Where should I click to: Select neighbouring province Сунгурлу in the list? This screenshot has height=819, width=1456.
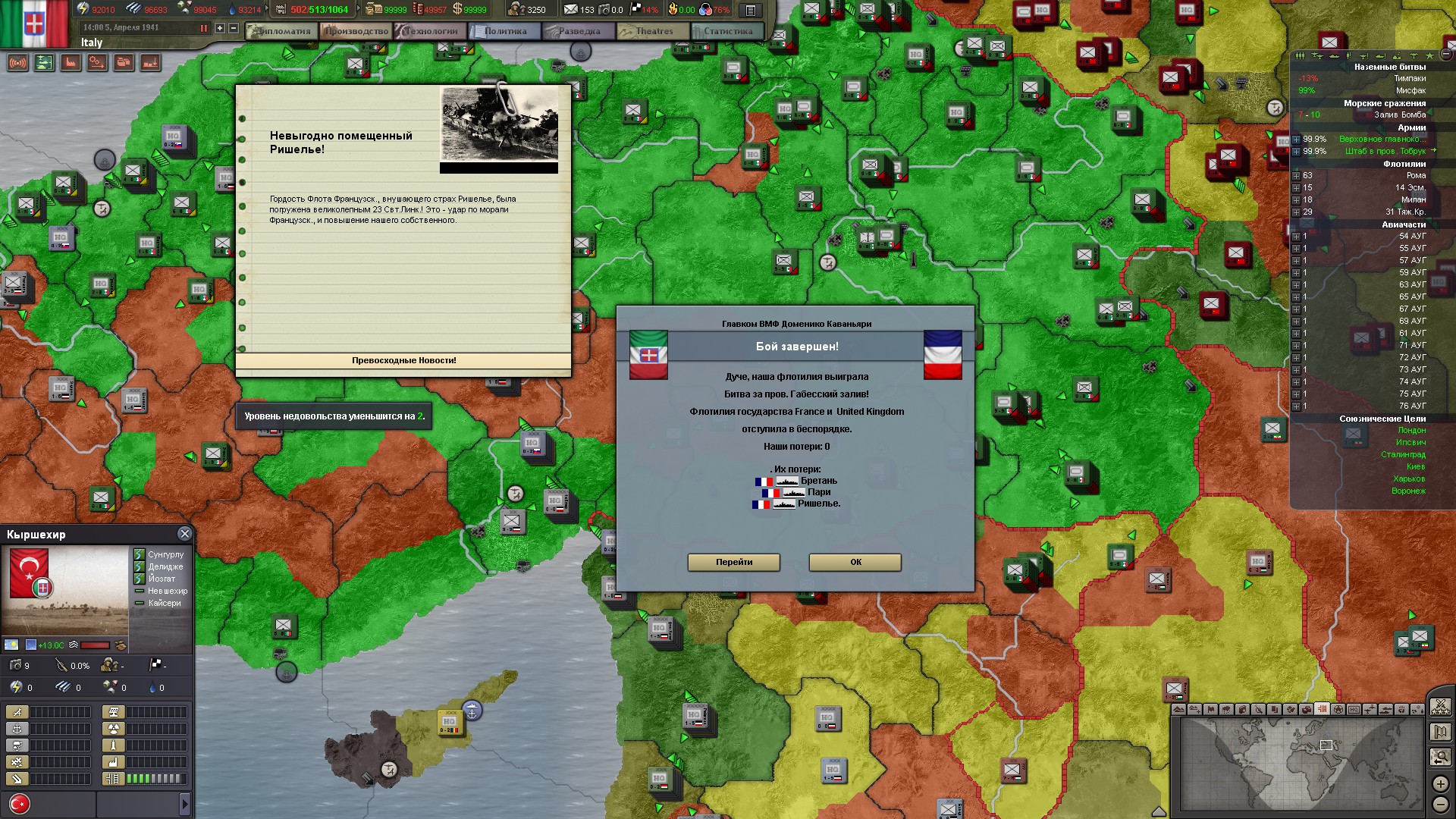[165, 554]
